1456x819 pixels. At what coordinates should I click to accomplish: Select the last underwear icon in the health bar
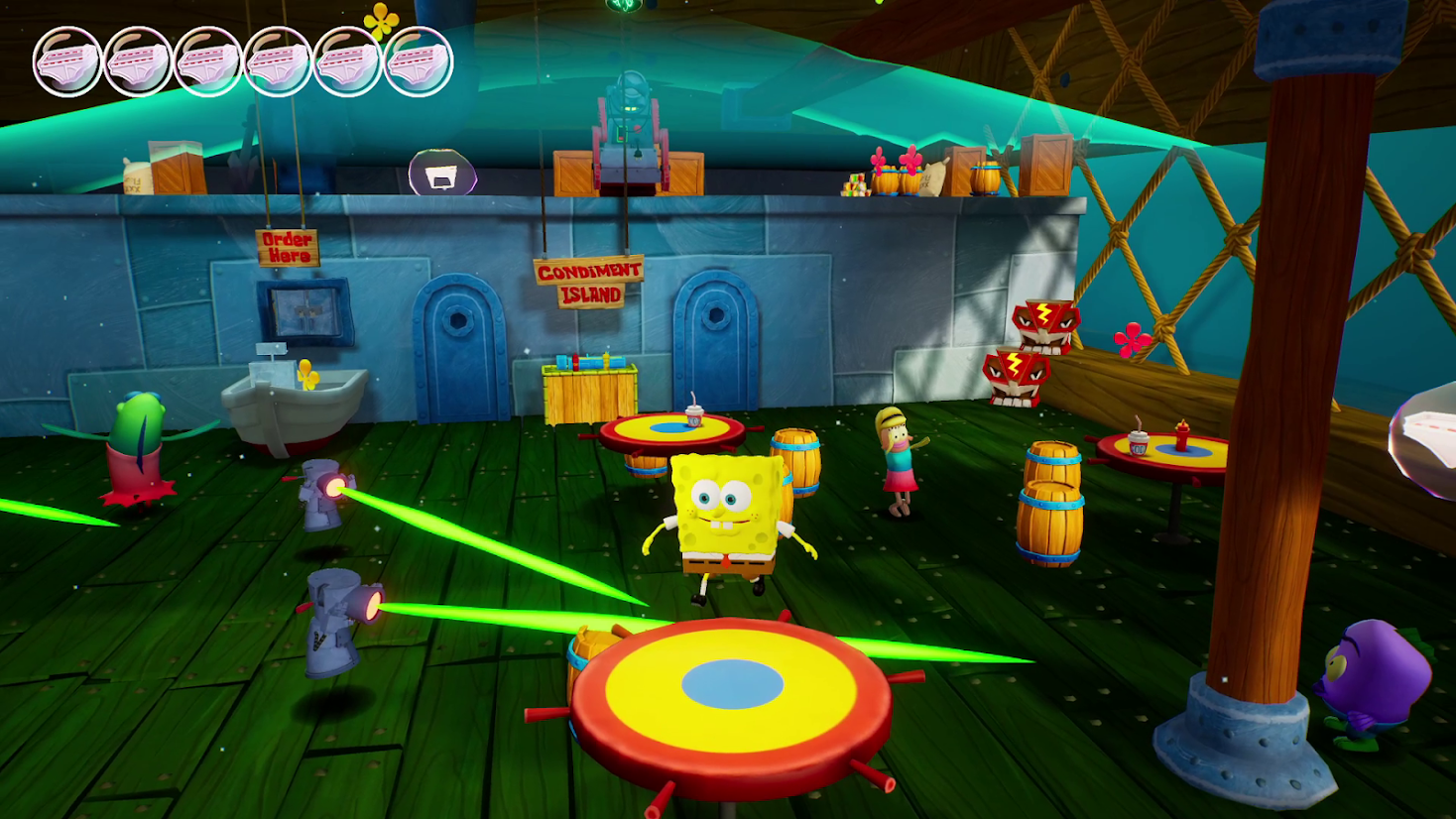(x=417, y=59)
